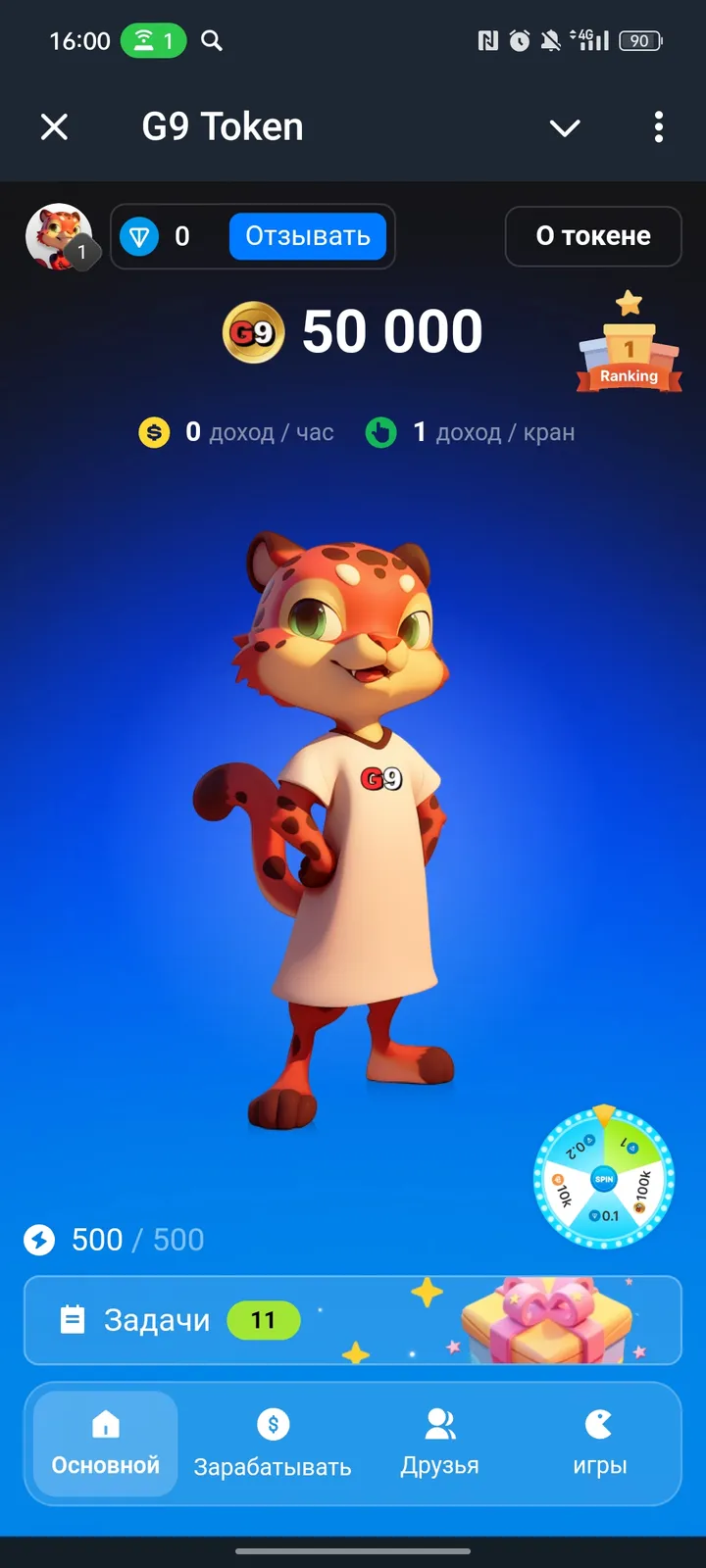The width and height of the screenshot is (706, 1568).
Task: Go to the Зарабатывать earn tab
Action: click(x=273, y=1443)
